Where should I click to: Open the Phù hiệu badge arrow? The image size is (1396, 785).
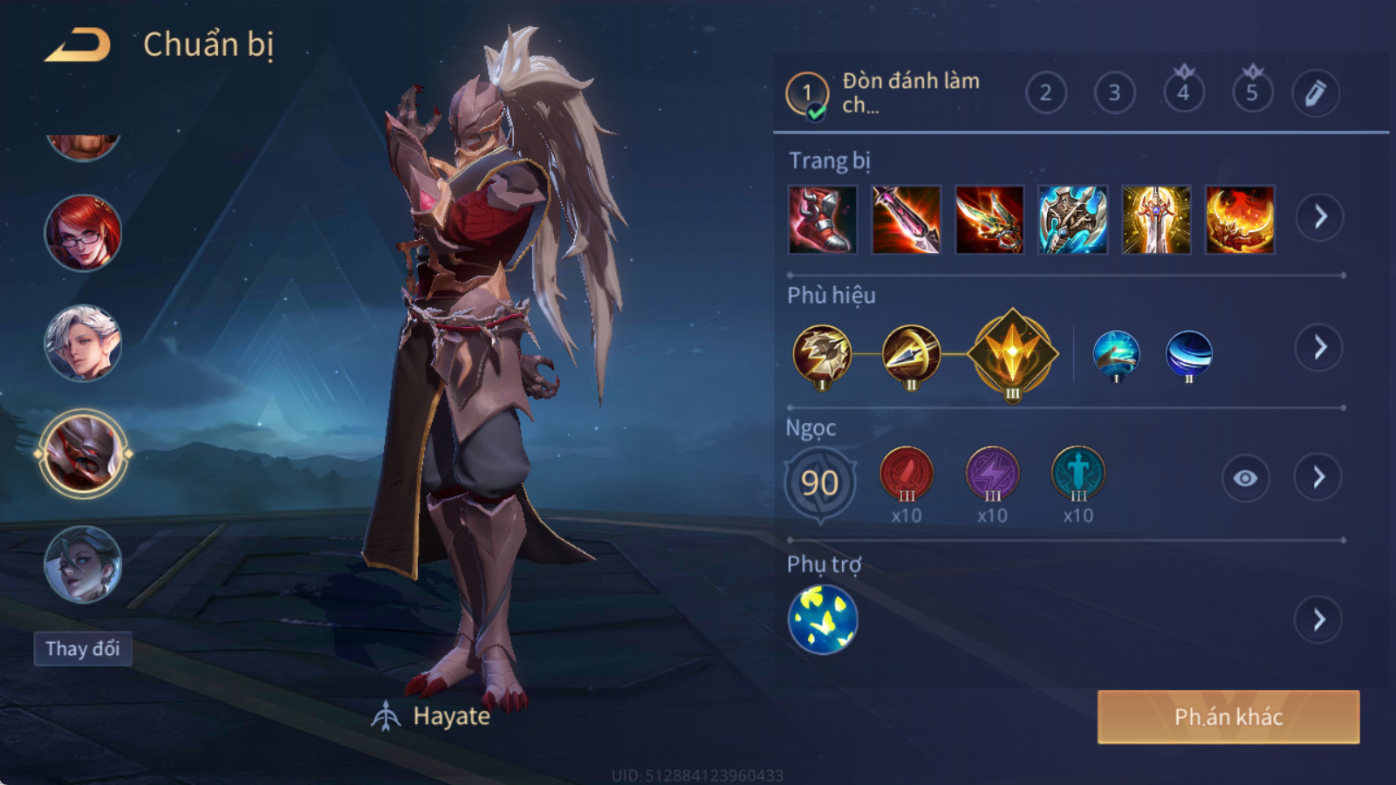[1320, 347]
